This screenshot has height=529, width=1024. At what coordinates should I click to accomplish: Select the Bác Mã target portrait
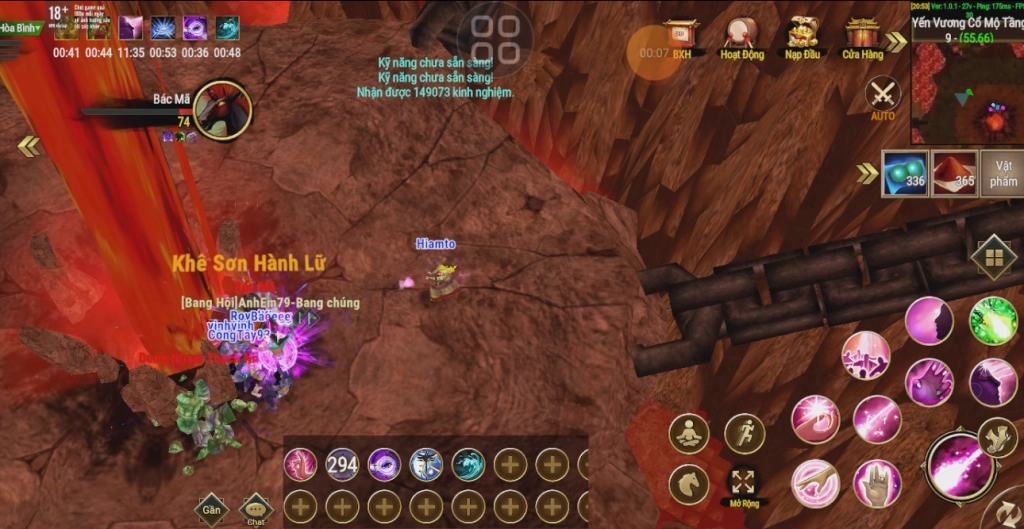(x=221, y=108)
